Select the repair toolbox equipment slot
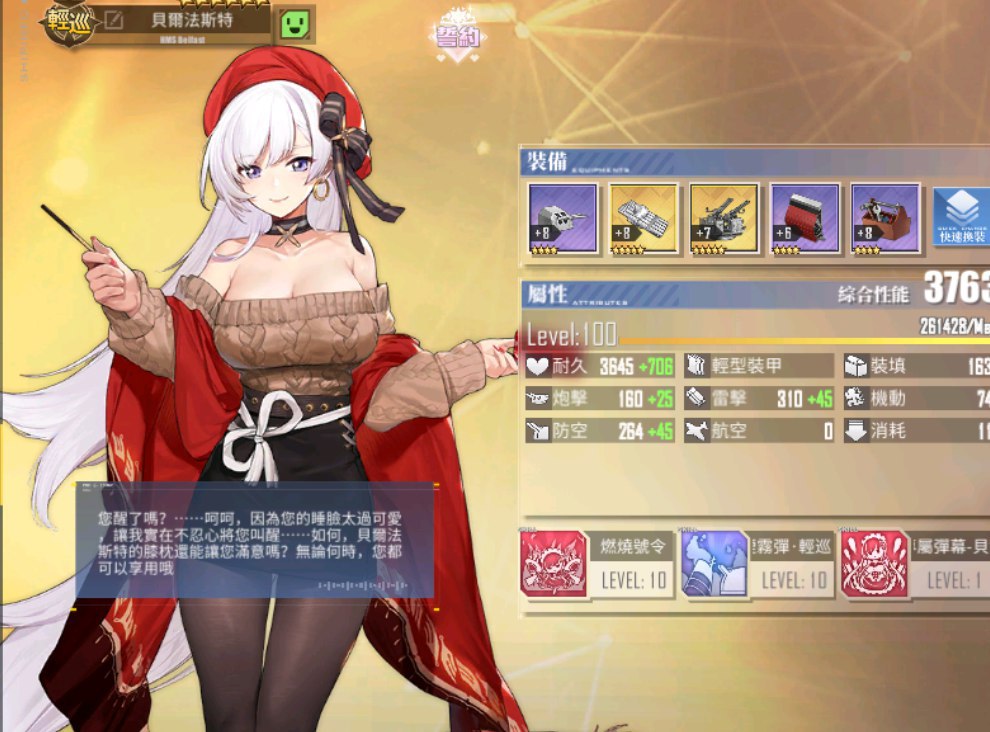990x732 pixels. point(885,218)
